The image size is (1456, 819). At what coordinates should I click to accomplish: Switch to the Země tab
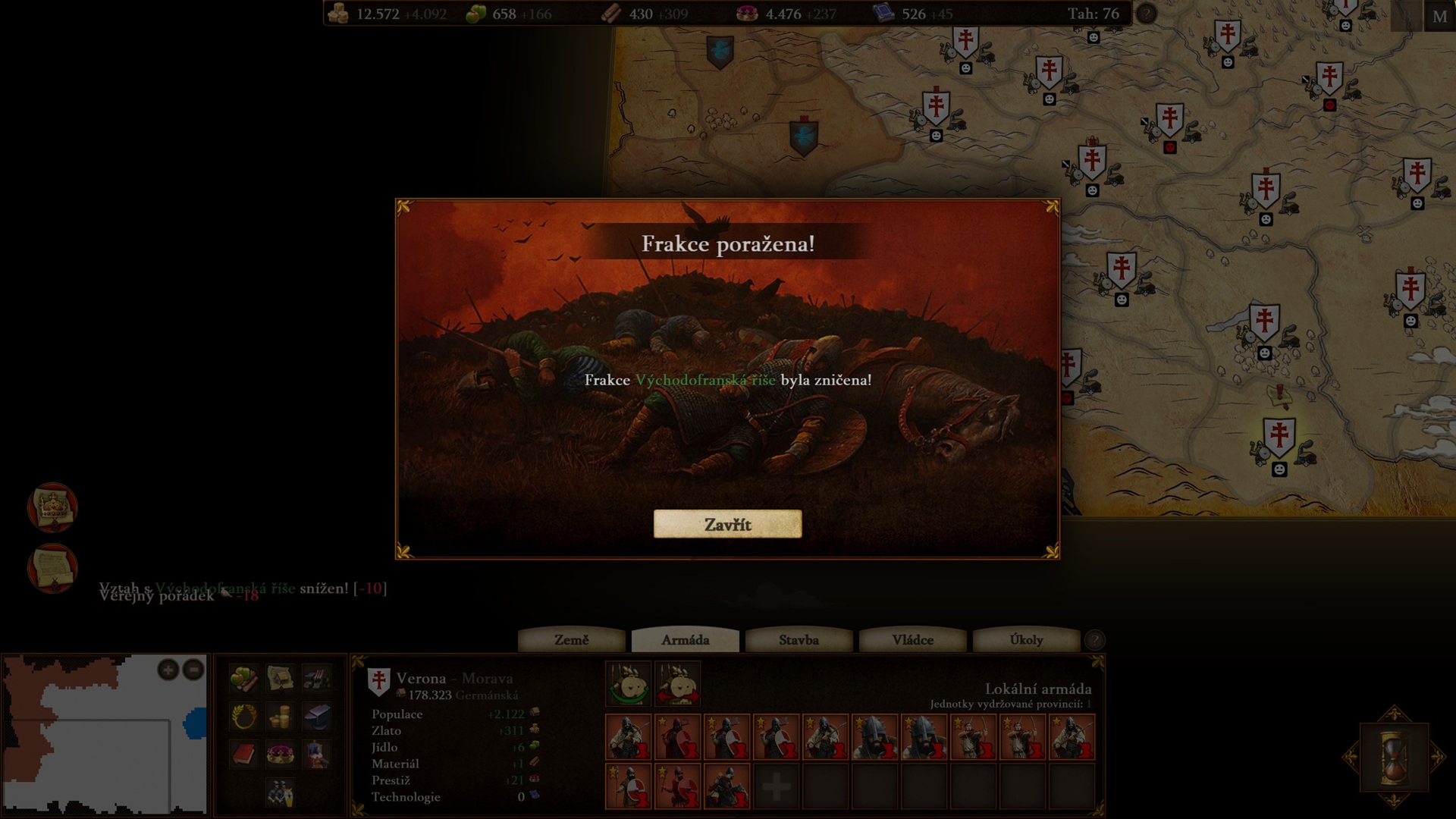[571, 640]
